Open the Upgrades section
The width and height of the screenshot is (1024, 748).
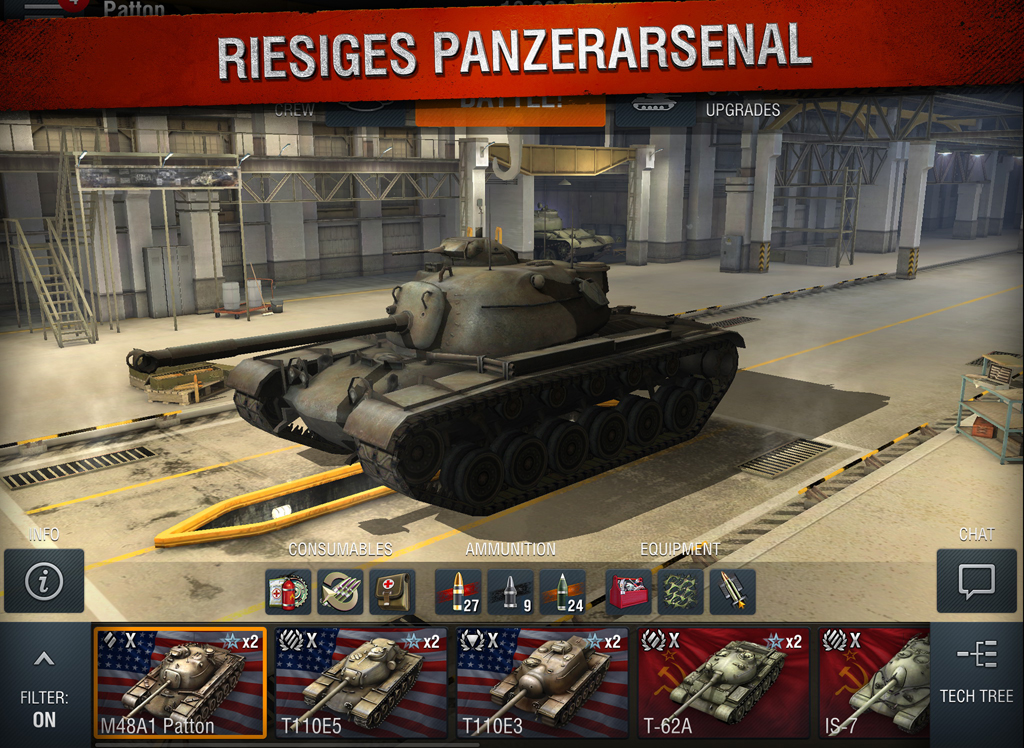pos(742,109)
